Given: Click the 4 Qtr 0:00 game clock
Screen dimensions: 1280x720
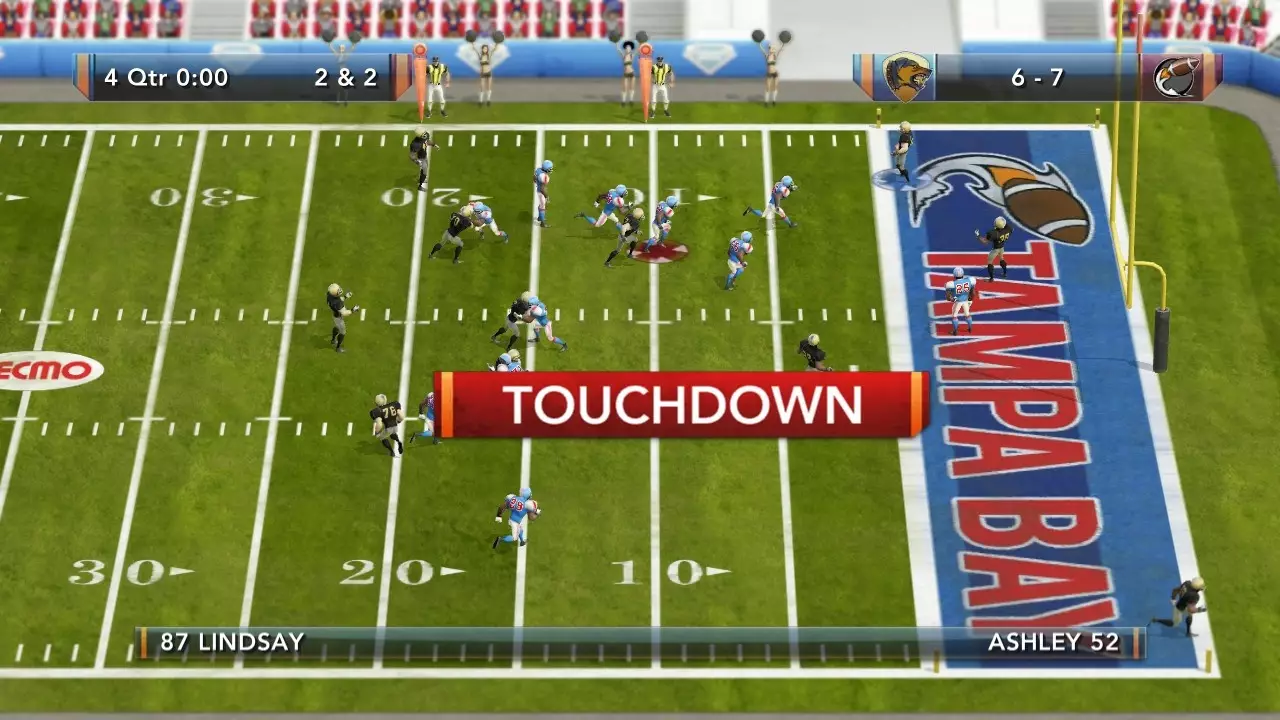Looking at the screenshot, I should (164, 77).
